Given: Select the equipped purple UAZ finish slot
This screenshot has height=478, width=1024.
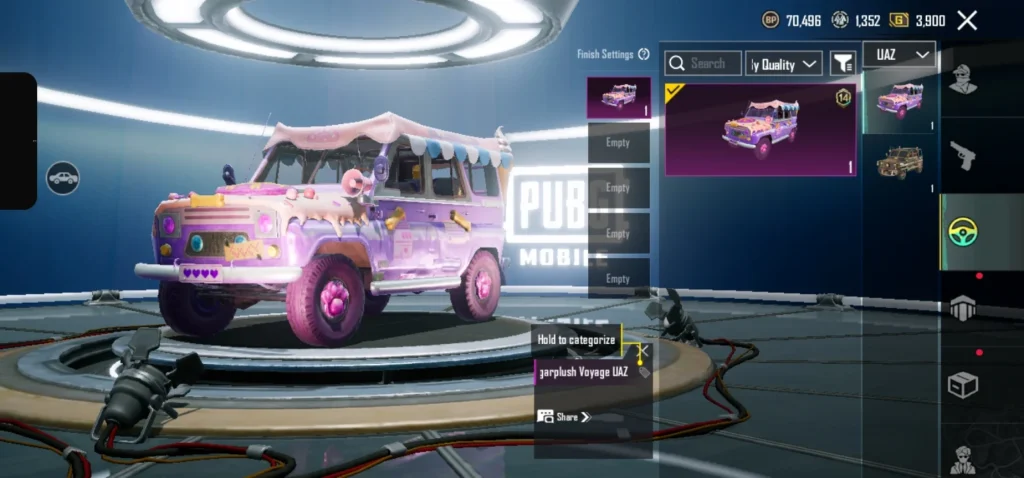Looking at the screenshot, I should tap(619, 98).
